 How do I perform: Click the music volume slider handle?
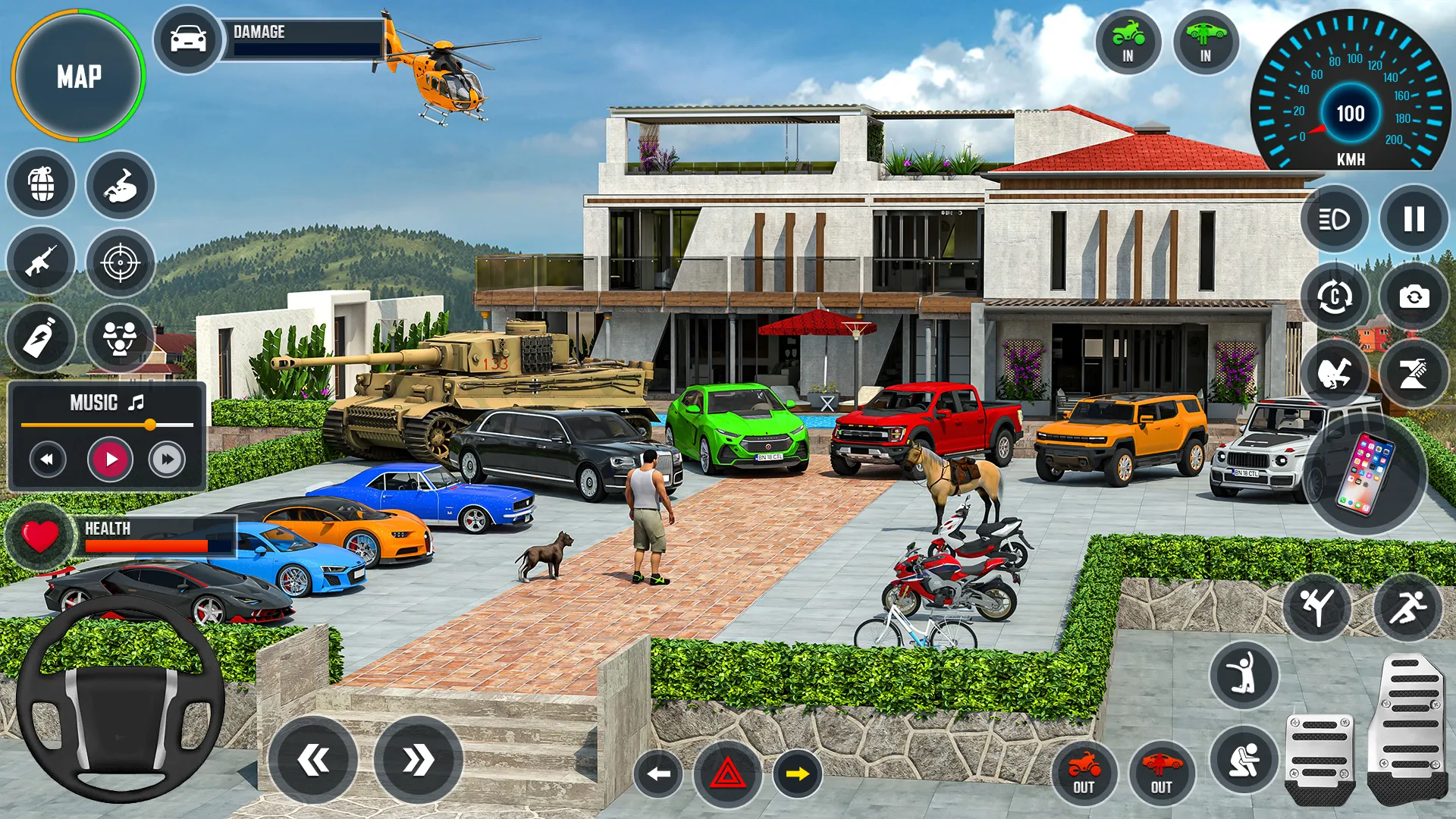tap(150, 425)
